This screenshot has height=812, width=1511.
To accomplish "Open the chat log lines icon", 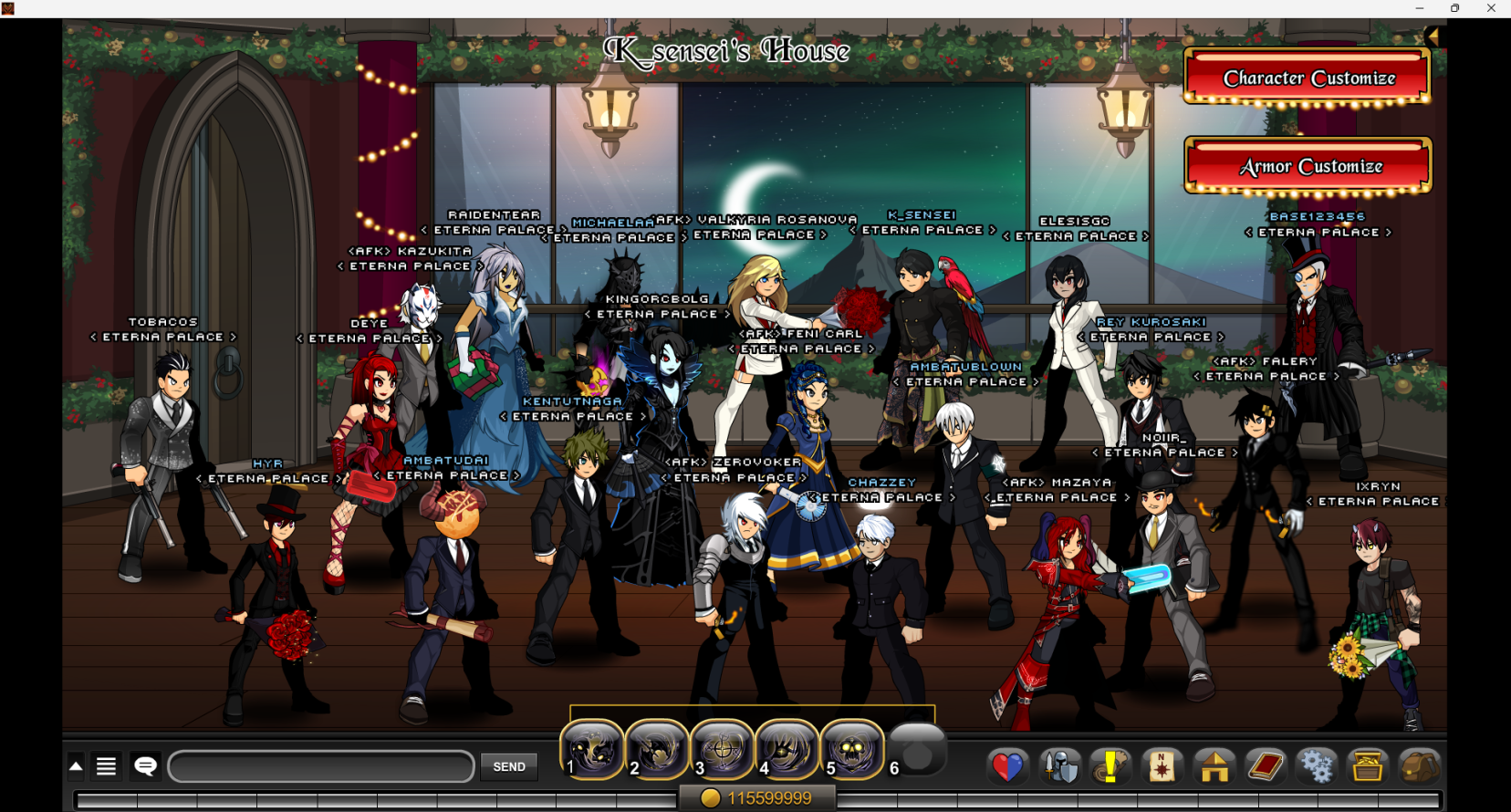I will pos(107,766).
